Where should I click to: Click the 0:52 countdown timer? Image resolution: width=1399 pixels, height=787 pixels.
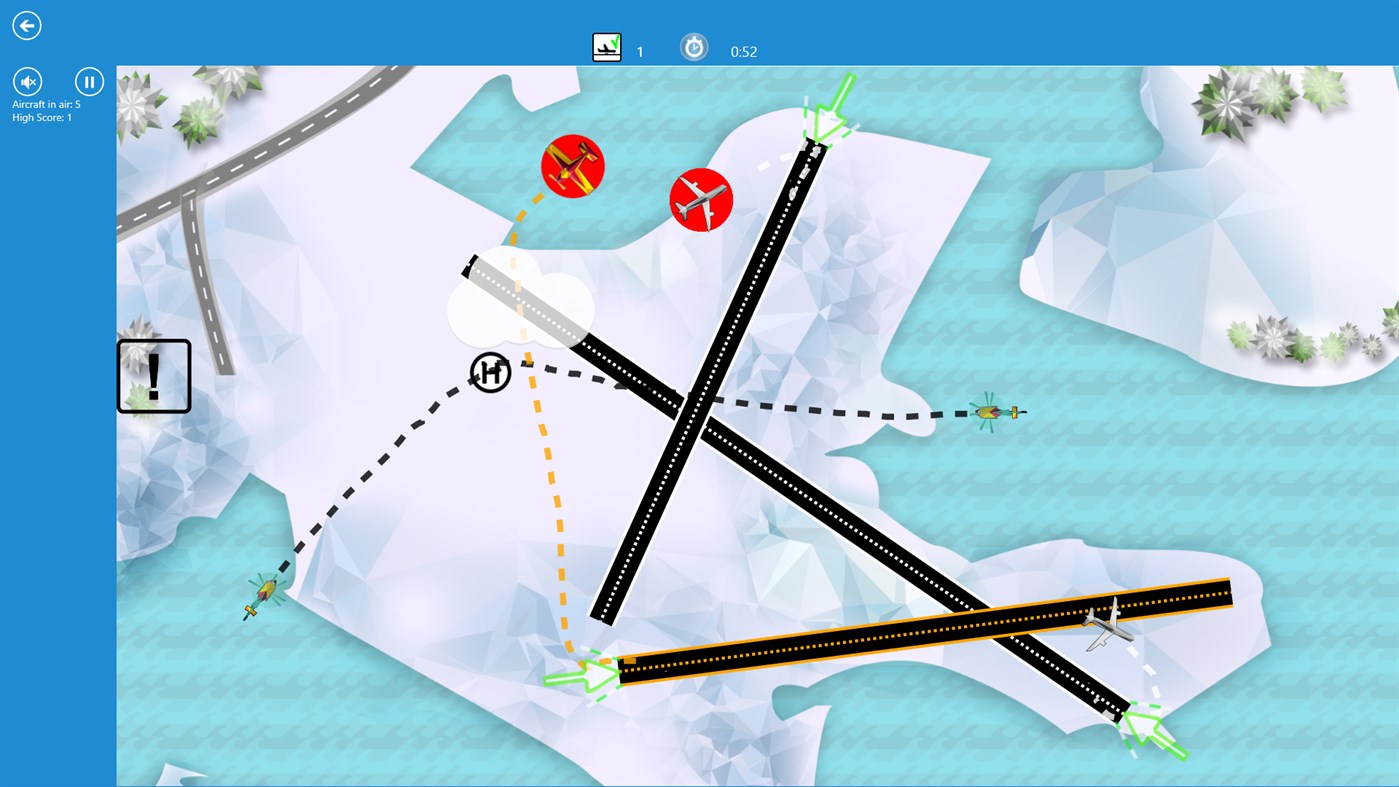744,51
